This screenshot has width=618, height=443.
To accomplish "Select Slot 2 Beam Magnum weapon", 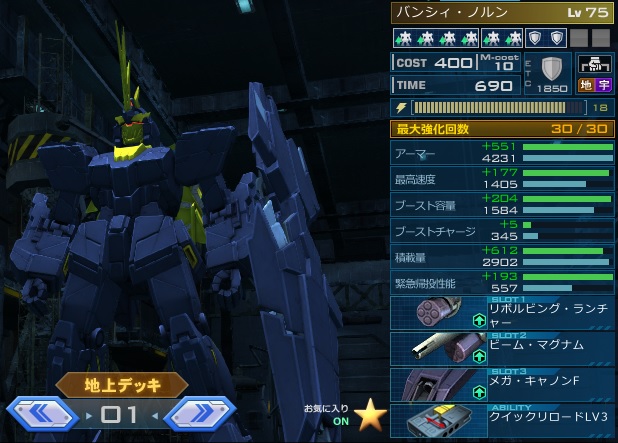I will [500, 348].
